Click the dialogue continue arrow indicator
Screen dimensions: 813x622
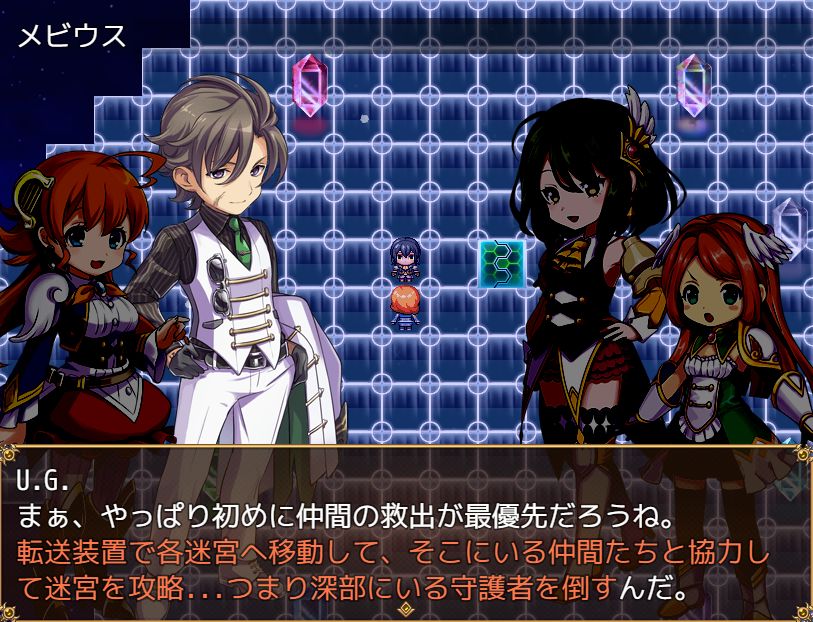tap(405, 607)
